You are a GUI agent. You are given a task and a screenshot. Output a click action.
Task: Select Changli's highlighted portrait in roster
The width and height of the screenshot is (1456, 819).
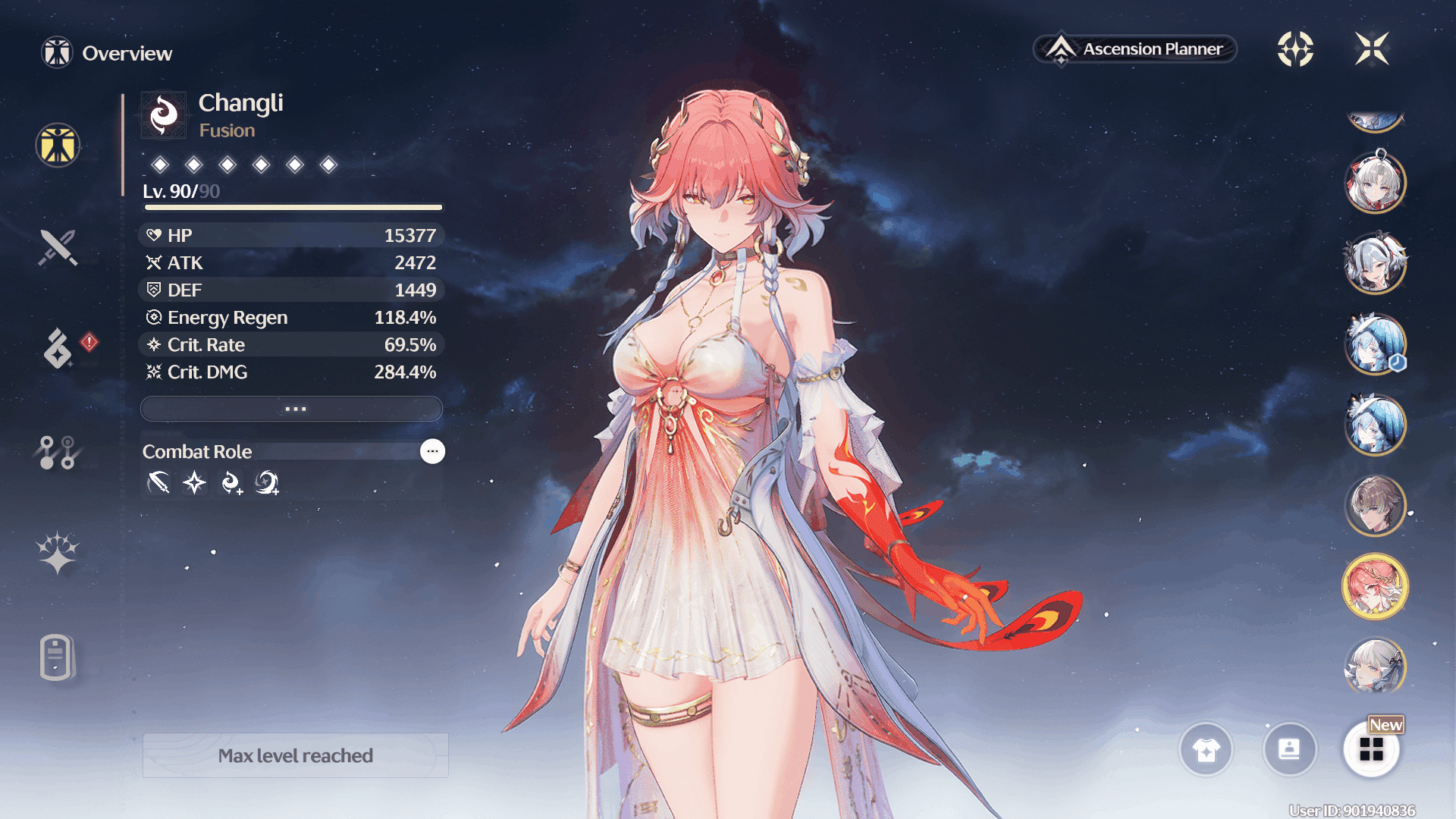(1375, 586)
